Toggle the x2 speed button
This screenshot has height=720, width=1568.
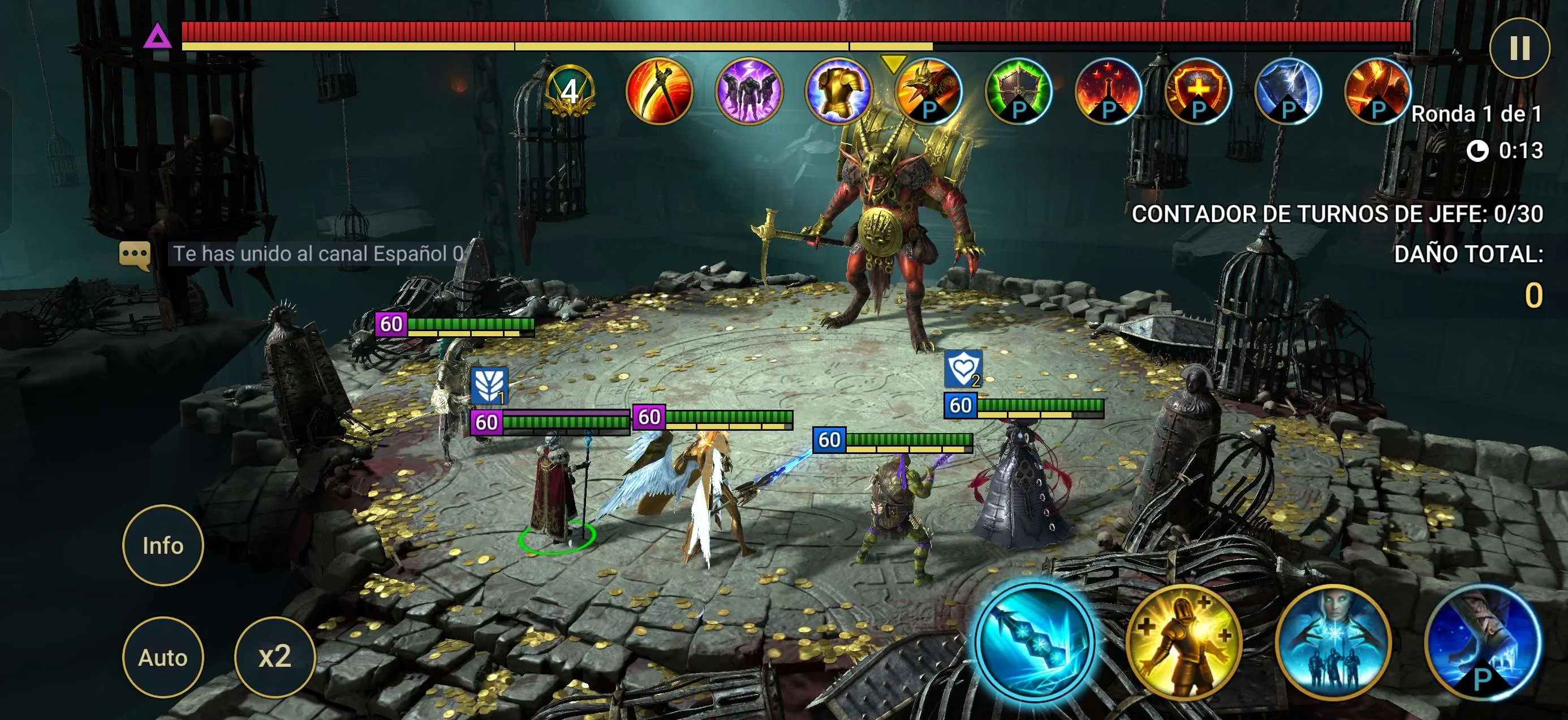point(274,657)
